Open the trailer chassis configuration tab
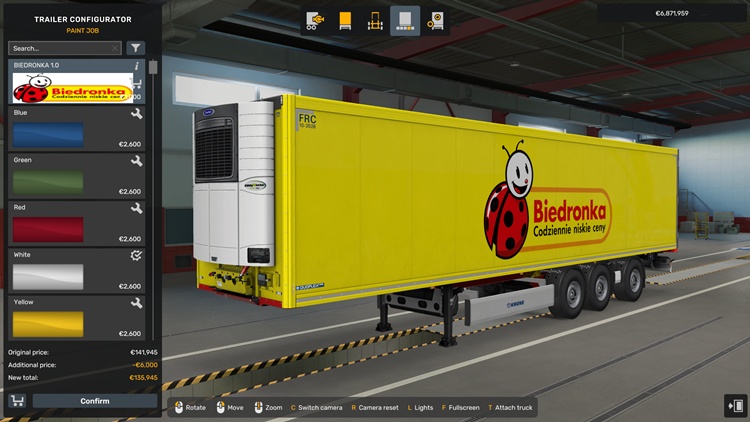The image size is (750, 422). tap(316, 20)
